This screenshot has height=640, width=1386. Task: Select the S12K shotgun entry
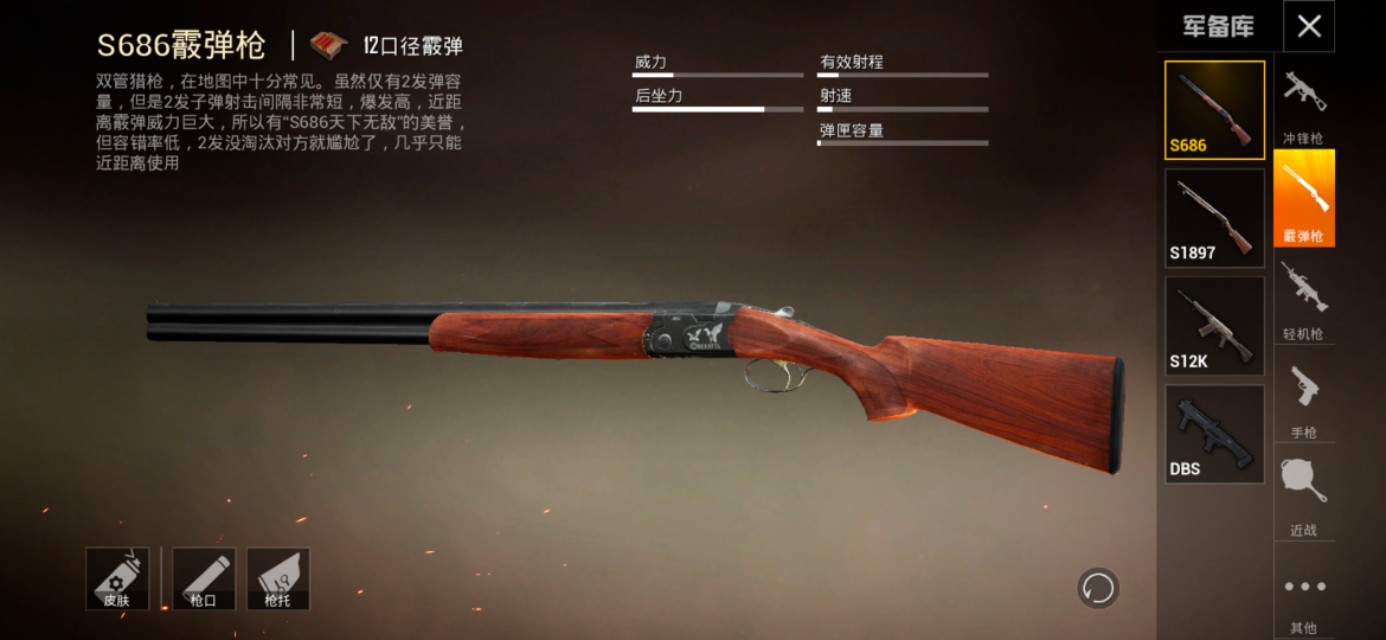pyautogui.click(x=1214, y=326)
